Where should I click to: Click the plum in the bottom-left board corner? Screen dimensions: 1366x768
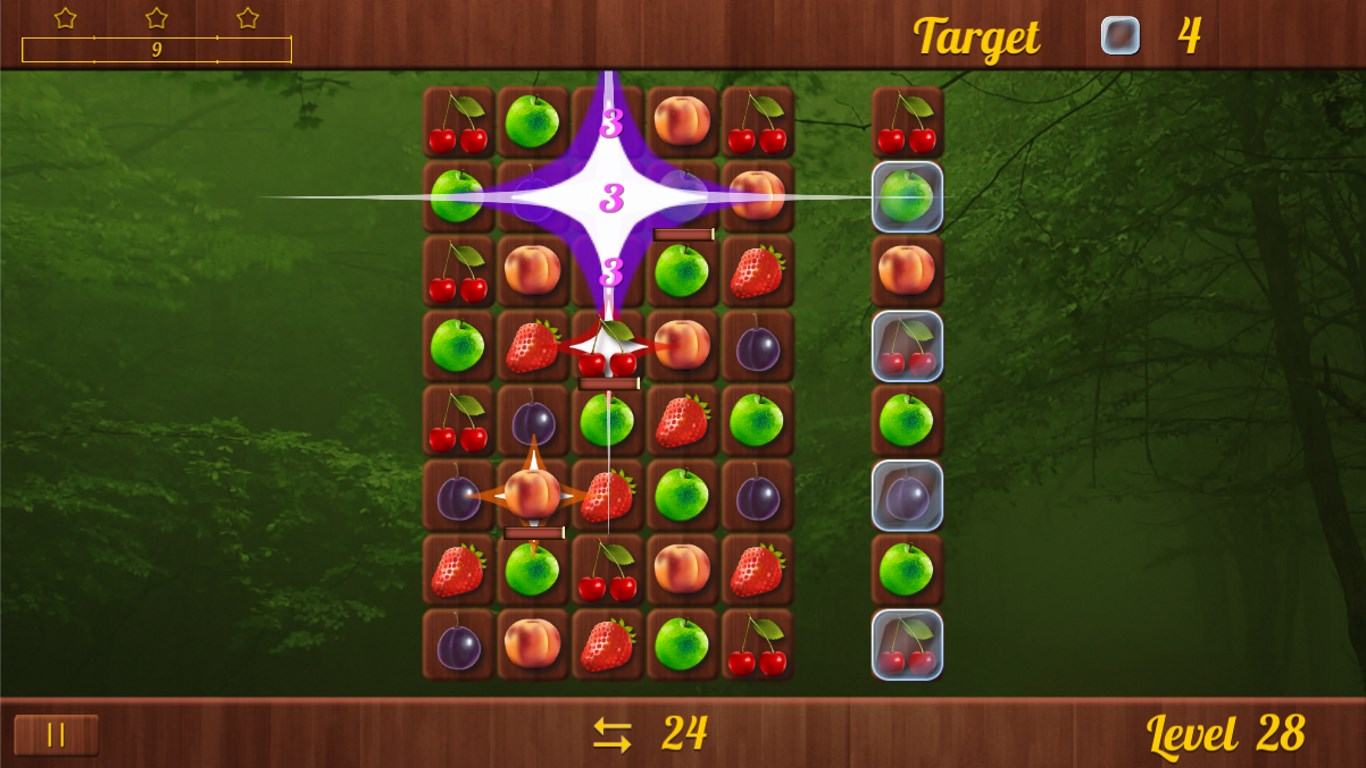(457, 645)
